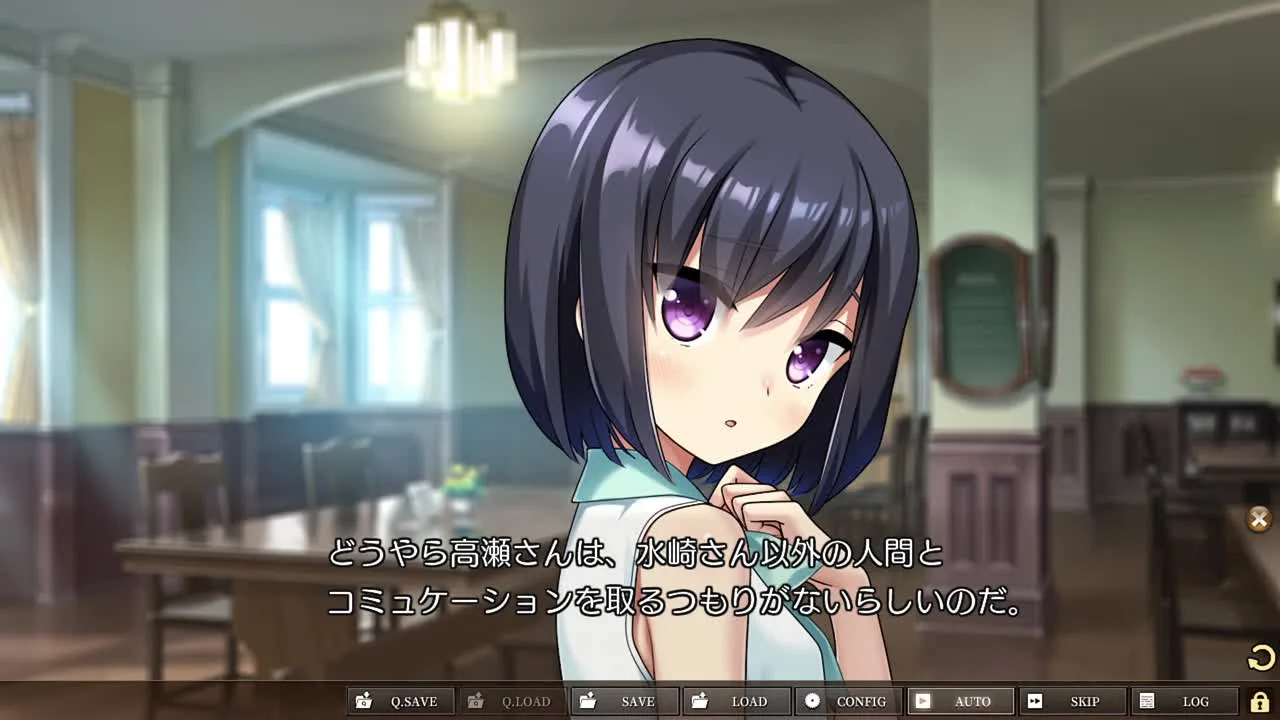Activate the SKIP text button
1280x720 pixels.
tap(1072, 701)
